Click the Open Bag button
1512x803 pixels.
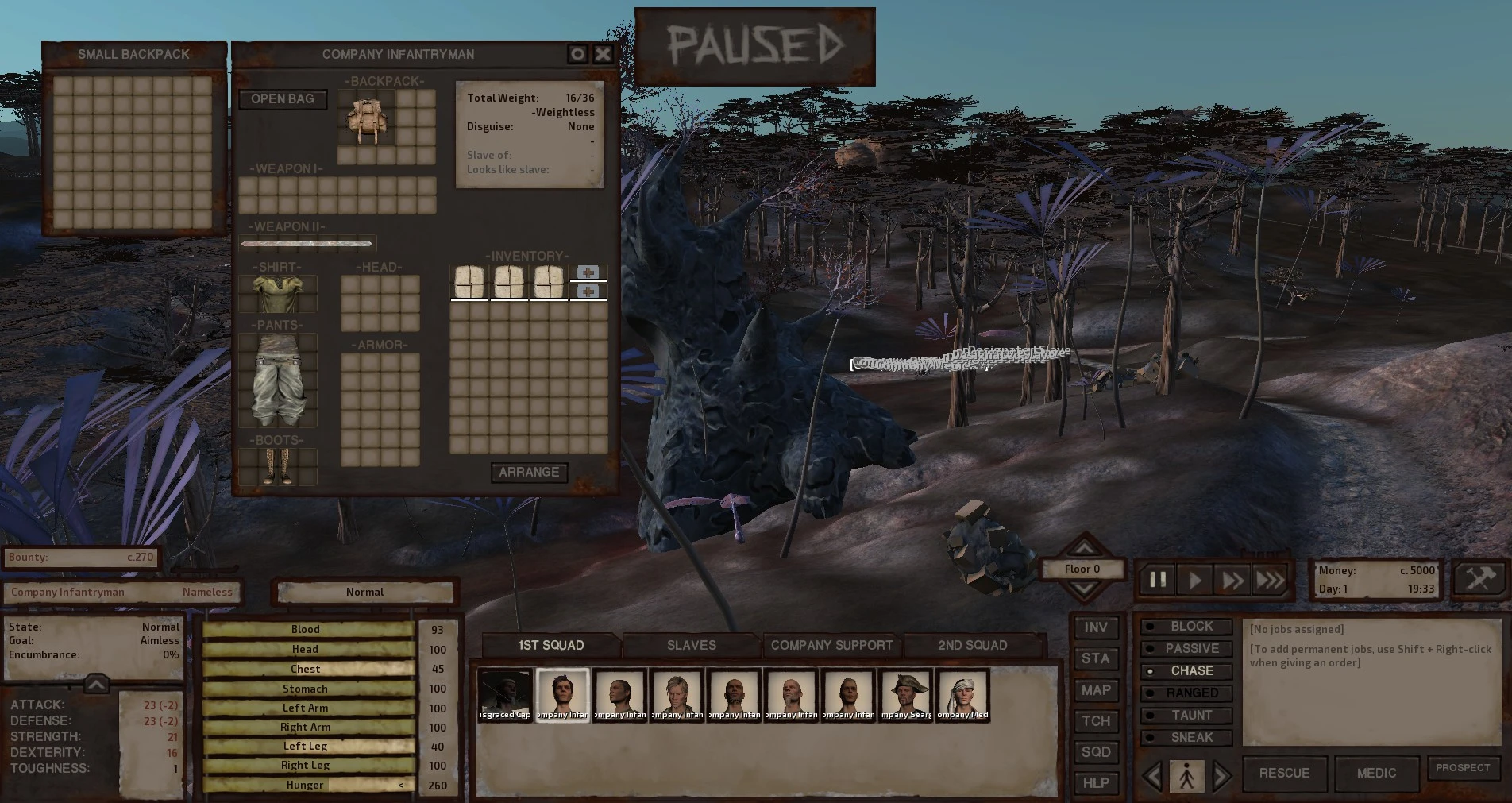(x=283, y=99)
